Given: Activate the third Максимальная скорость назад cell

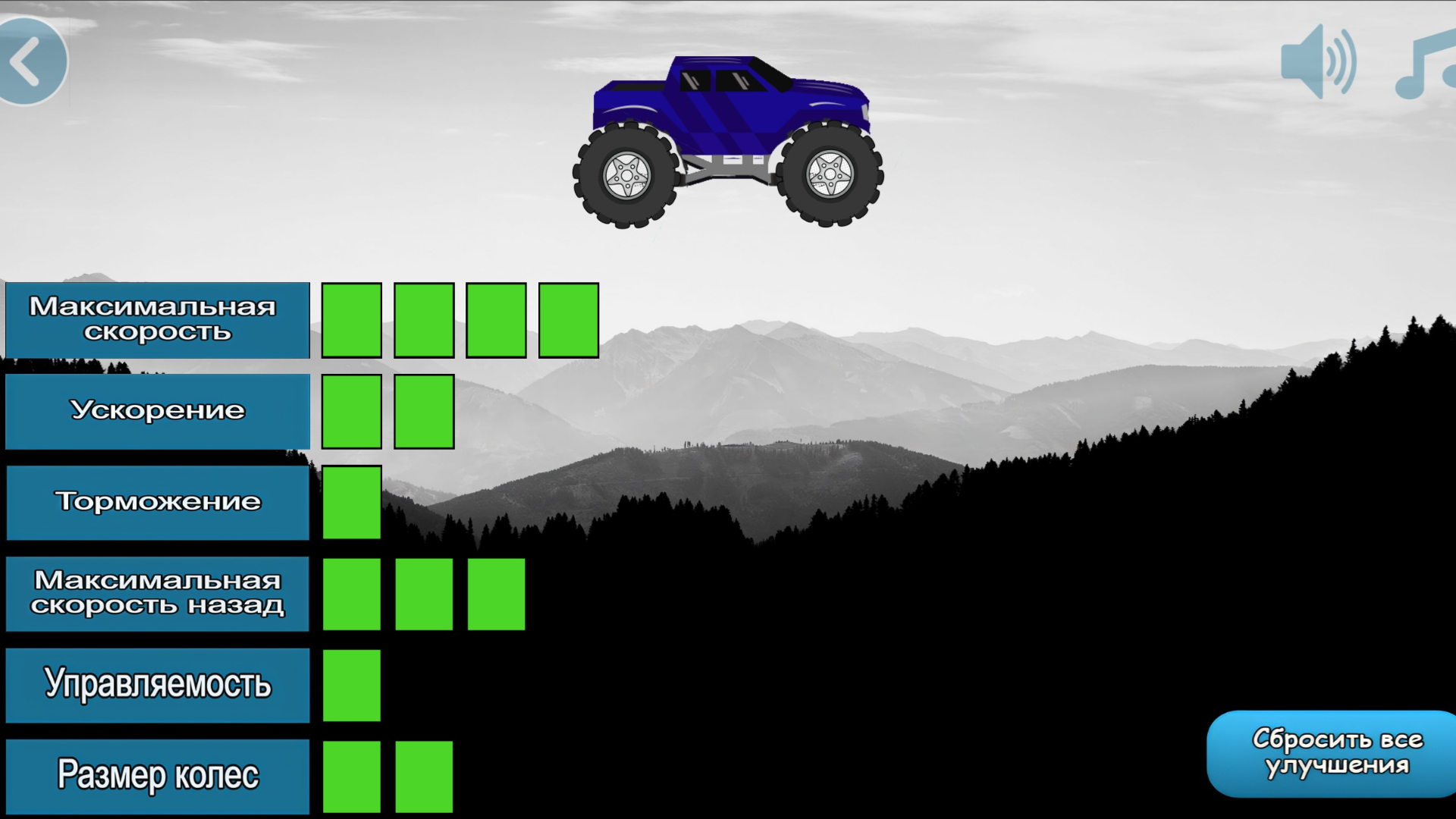Looking at the screenshot, I should pyautogui.click(x=495, y=594).
